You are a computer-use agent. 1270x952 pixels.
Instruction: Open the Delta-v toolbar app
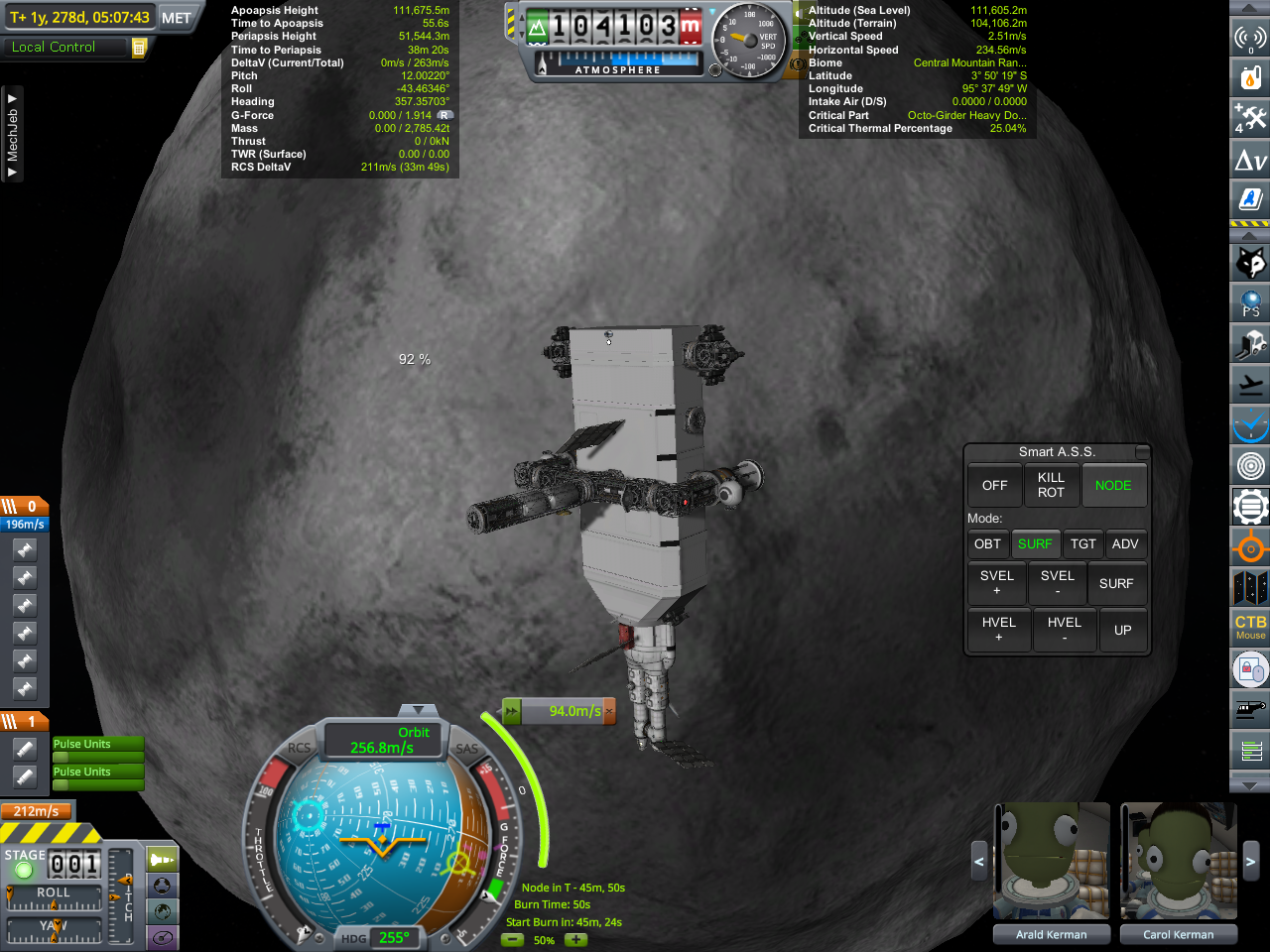[x=1250, y=160]
